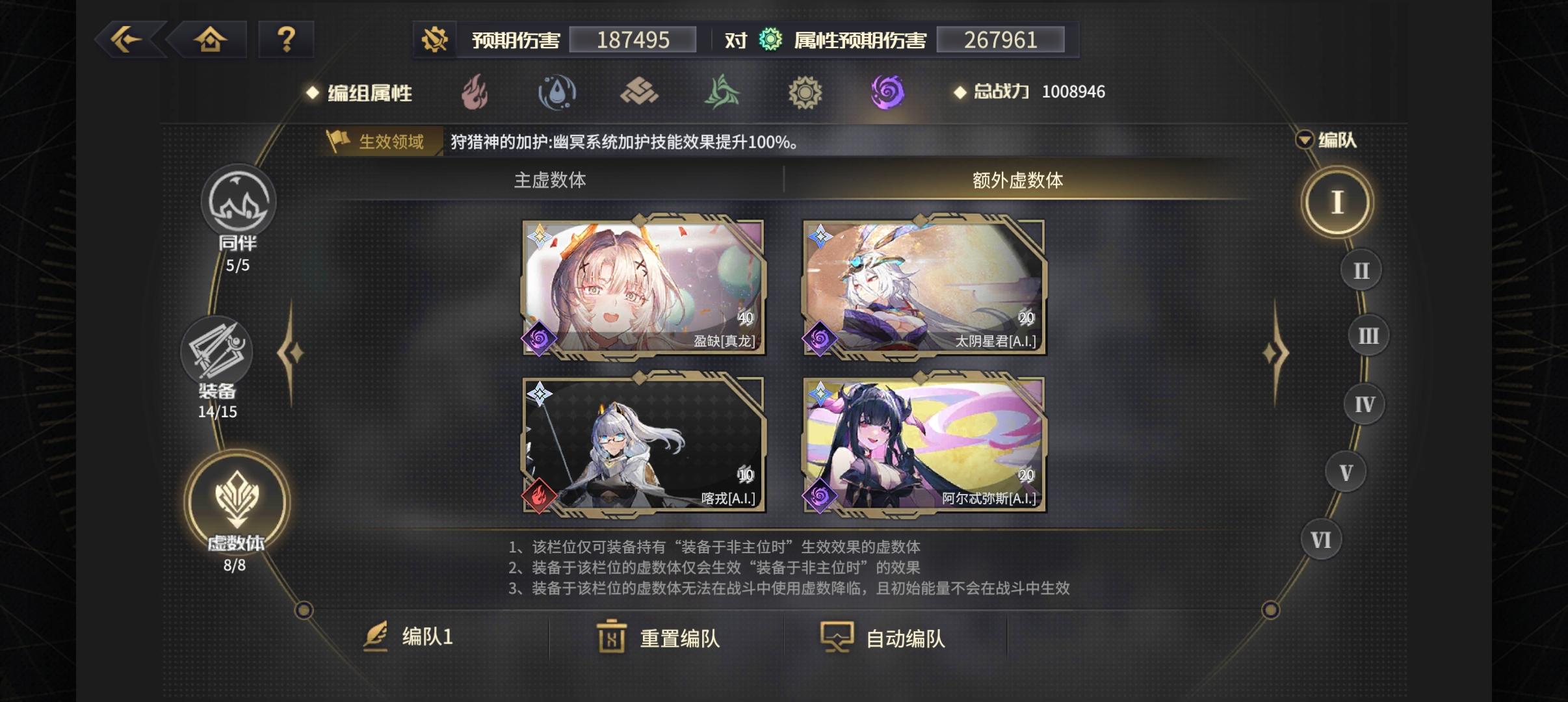Select team slot II on the right

pos(1361,269)
